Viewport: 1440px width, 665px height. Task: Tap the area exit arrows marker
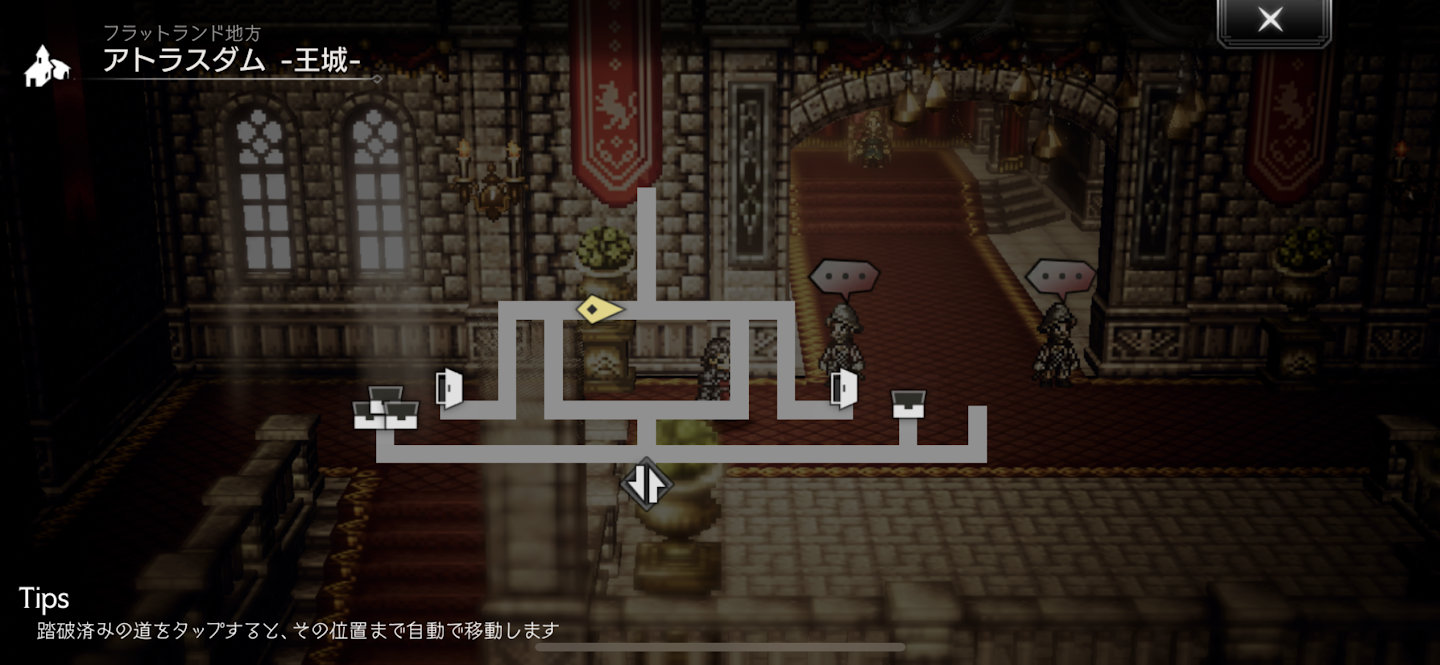[x=646, y=484]
